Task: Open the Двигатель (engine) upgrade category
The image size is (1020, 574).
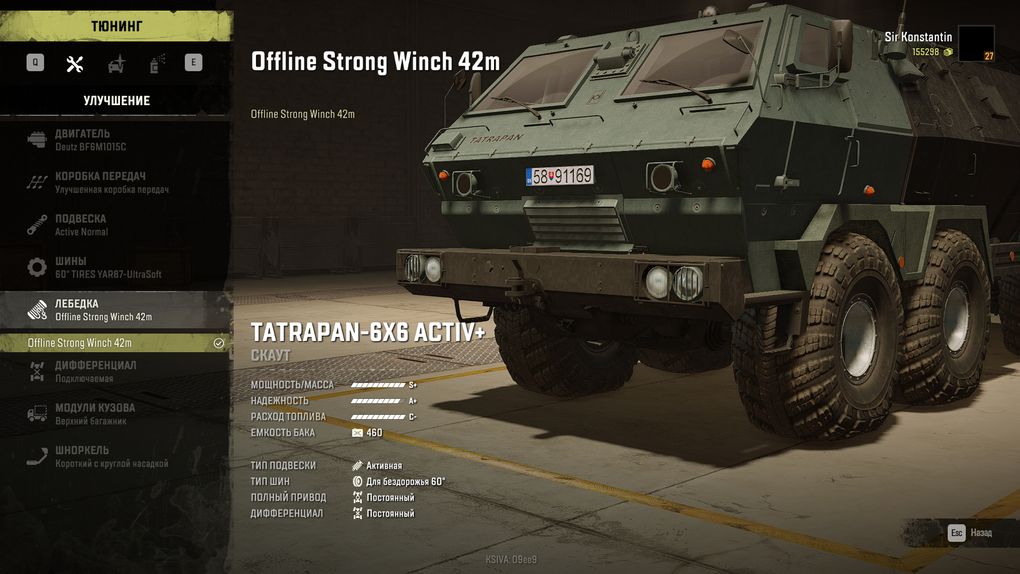Action: [110, 139]
